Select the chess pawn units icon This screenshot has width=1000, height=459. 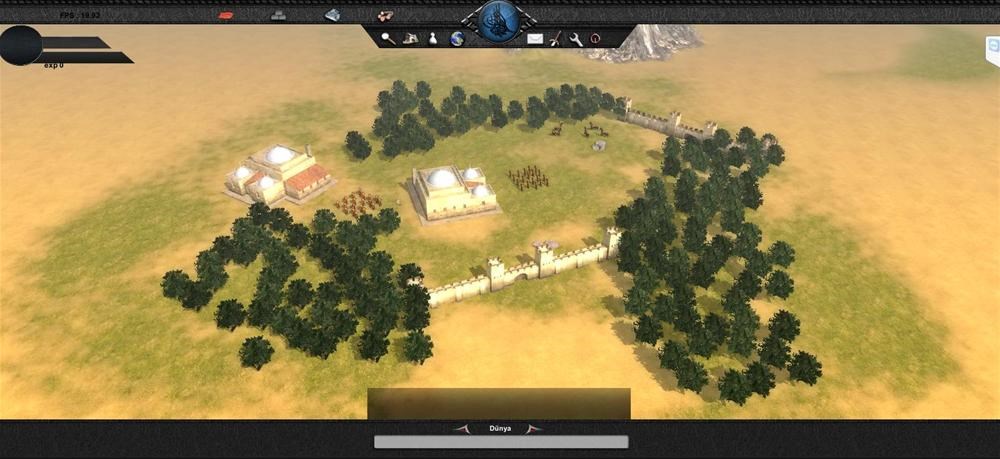pyautogui.click(x=434, y=38)
